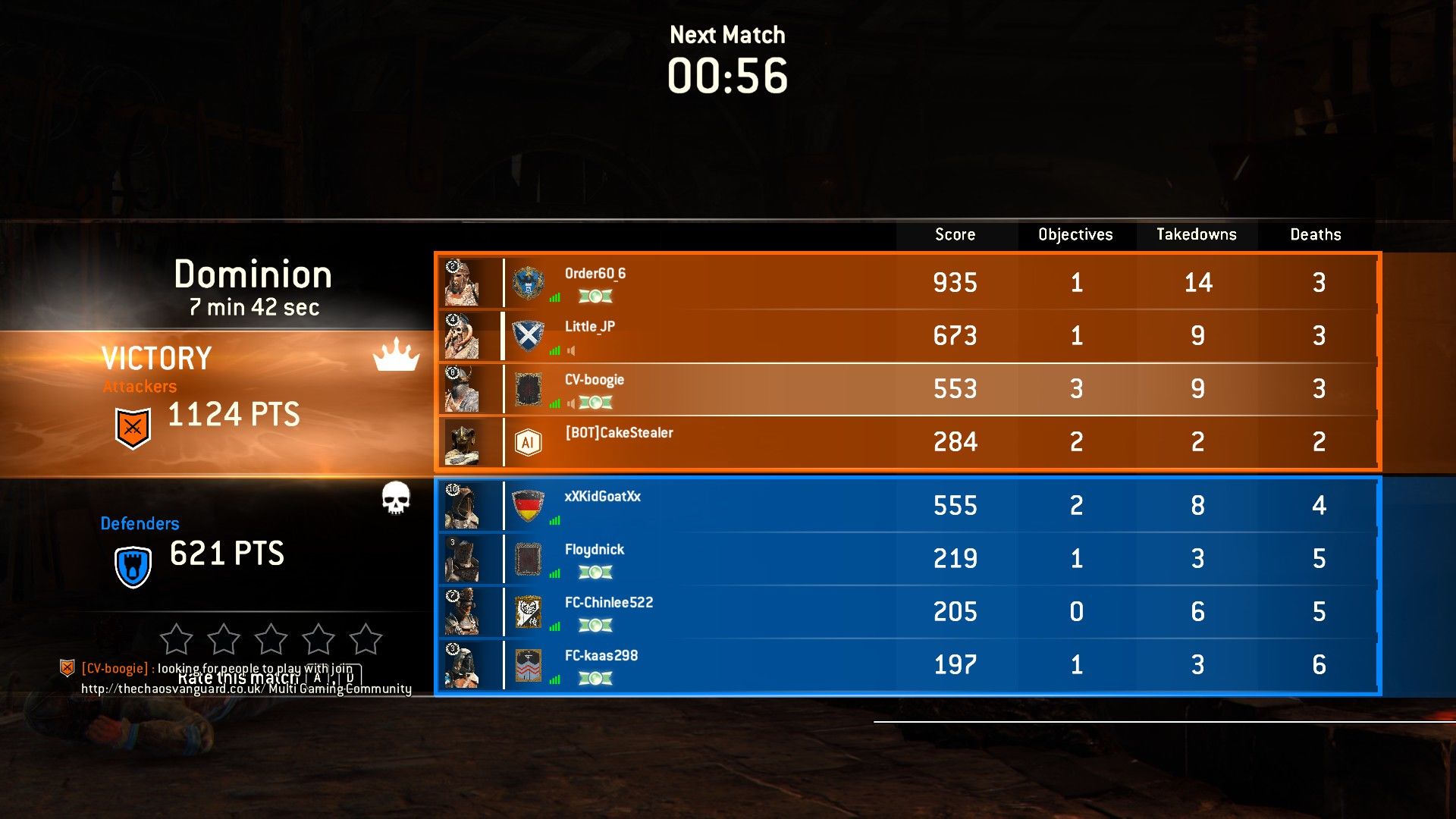Choose FC-kaas298's scoreboard row
Viewport: 1456px width, 819px height.
click(x=906, y=664)
